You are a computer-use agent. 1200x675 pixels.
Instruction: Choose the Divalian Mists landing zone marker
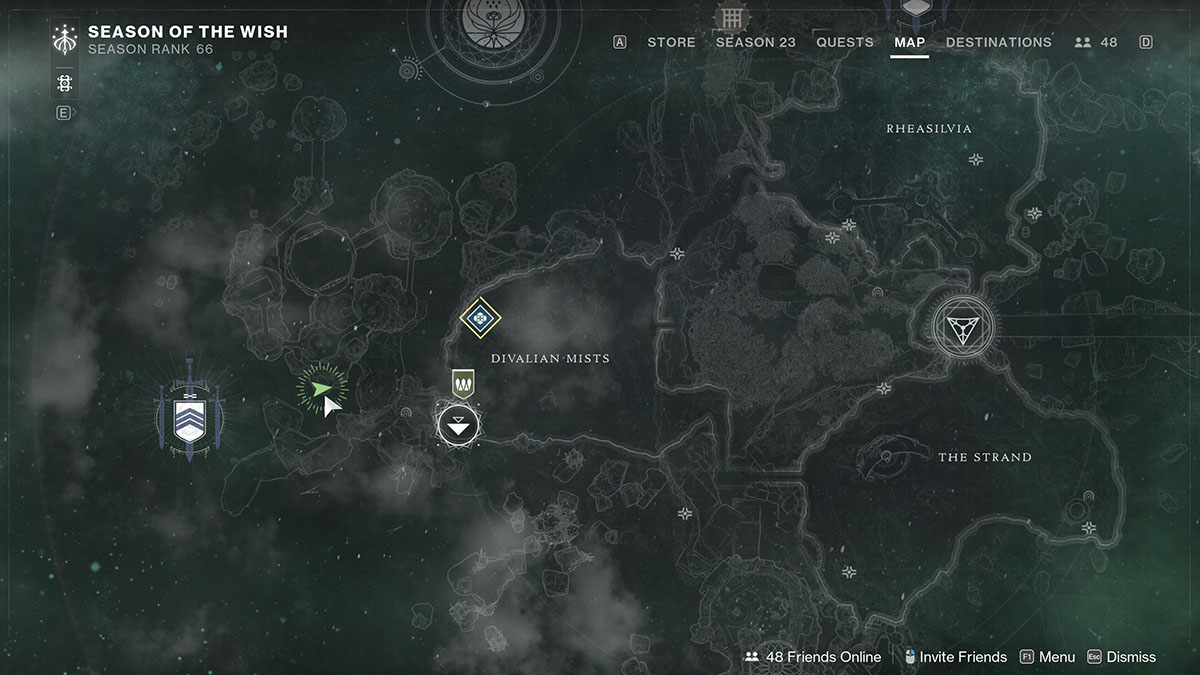click(x=458, y=426)
